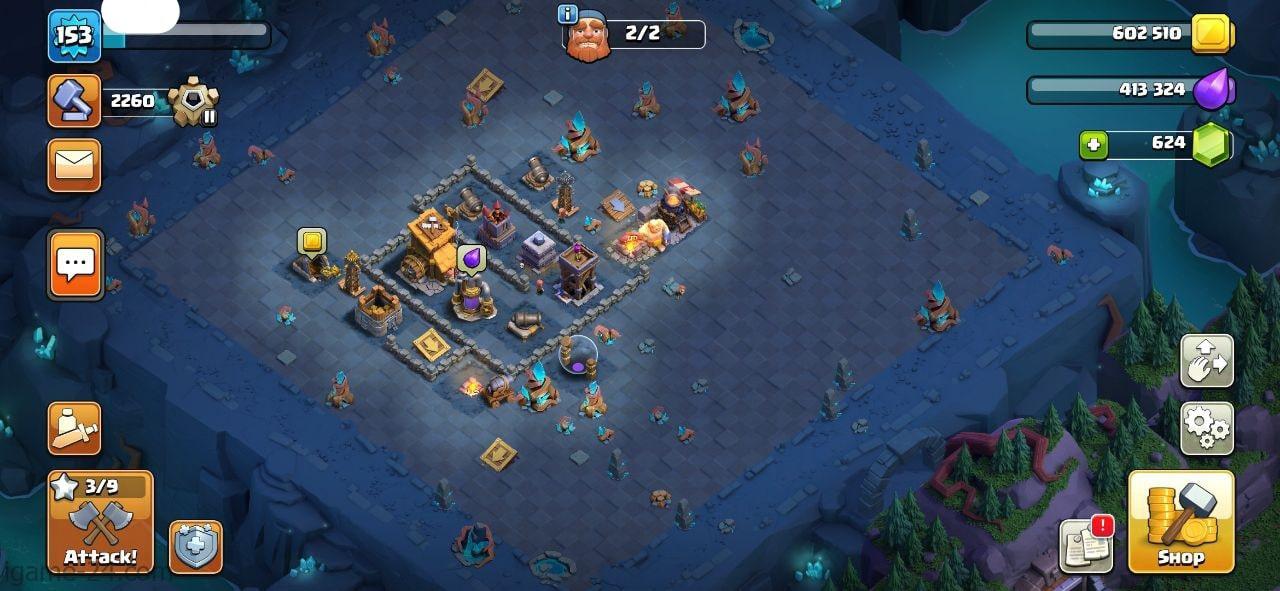Open the news notes with red alert
This screenshot has height=591, width=1280.
[x=1086, y=545]
